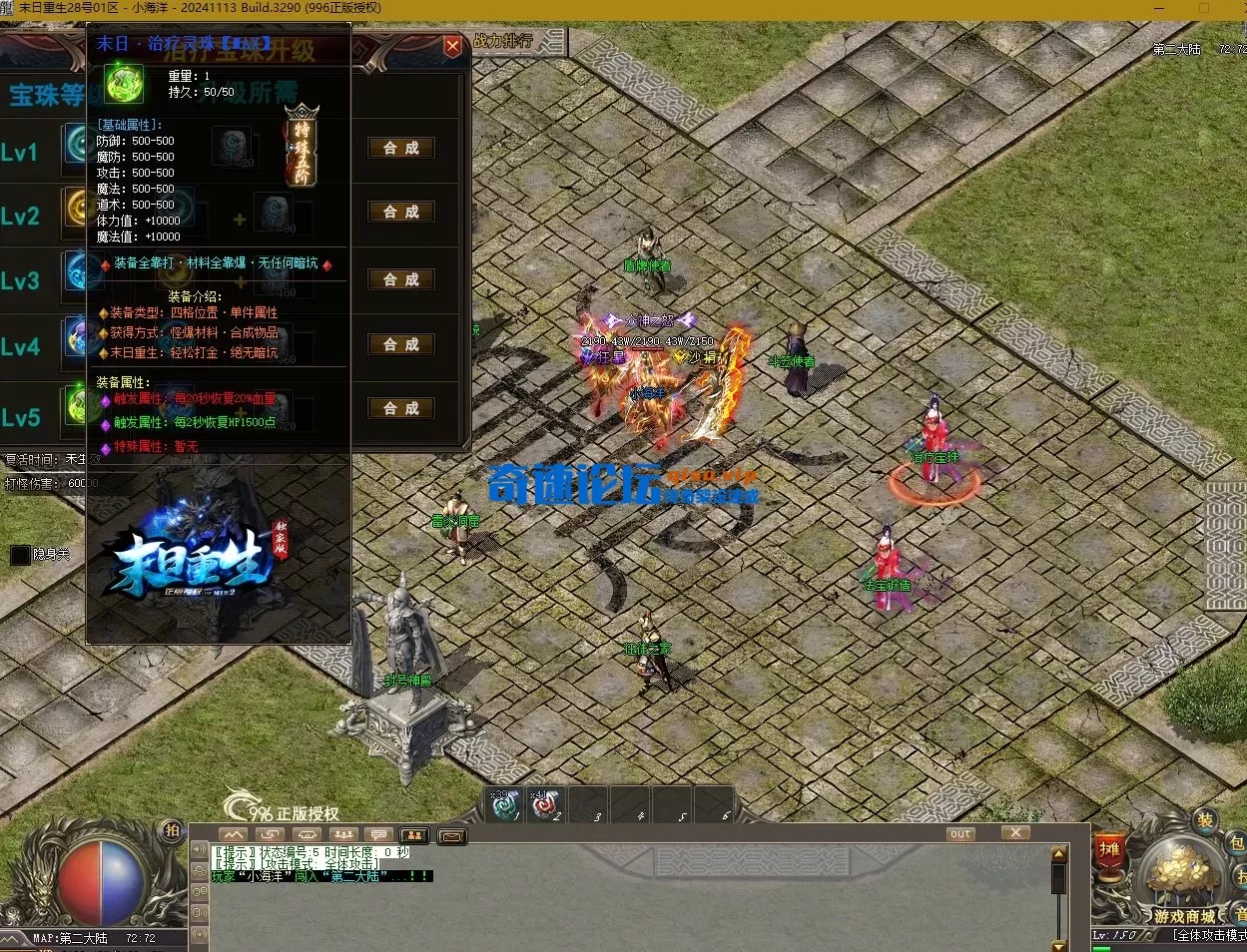Screen dimensions: 1247x952
Task: Click 合成 for the Lv1 orb
Action: [401, 148]
